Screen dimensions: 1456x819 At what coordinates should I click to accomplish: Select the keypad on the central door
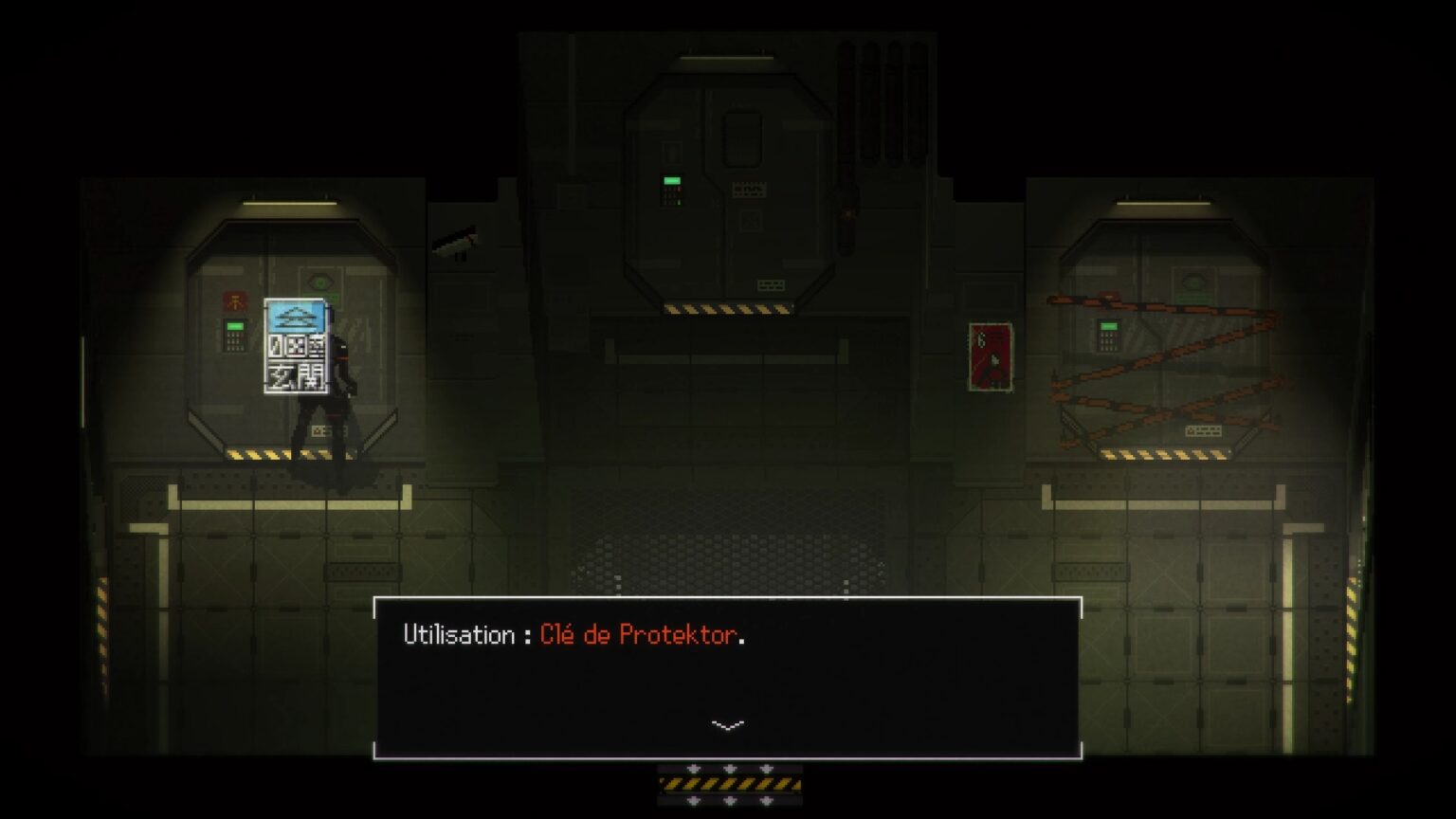(x=672, y=188)
